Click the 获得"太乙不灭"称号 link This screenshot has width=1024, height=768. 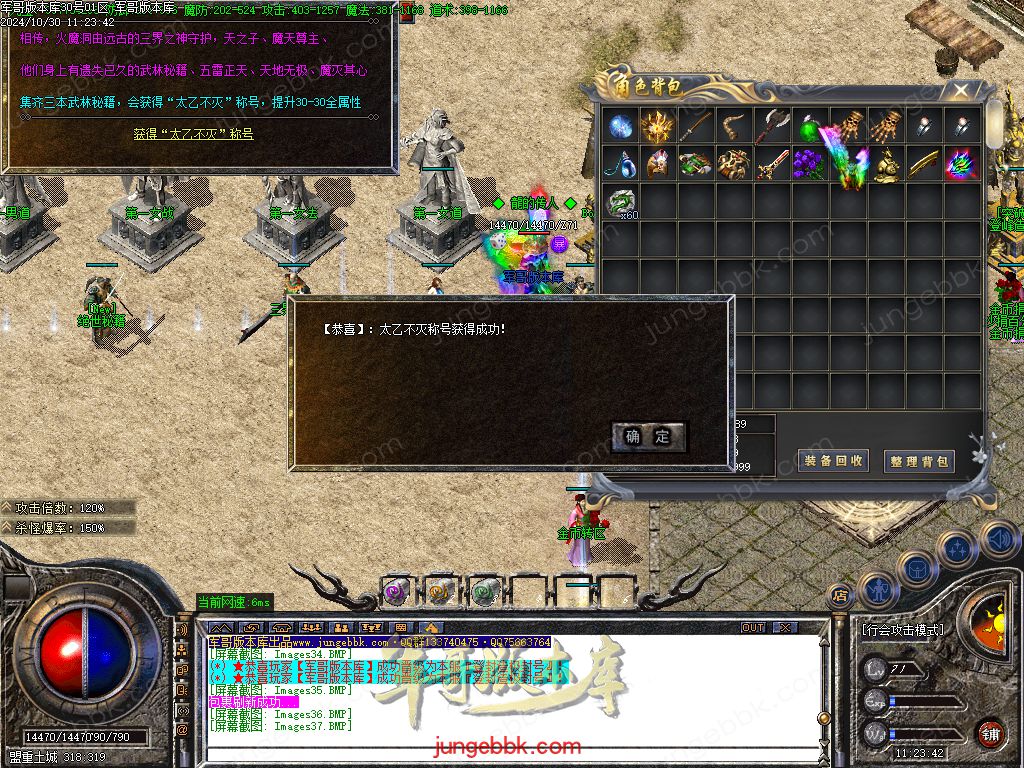point(194,133)
